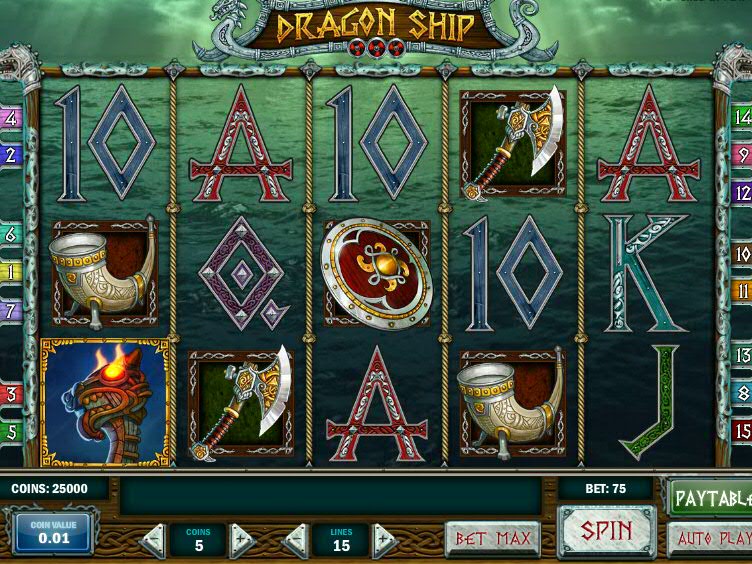
Task: Choose payline marker 6
Action: click(x=11, y=235)
